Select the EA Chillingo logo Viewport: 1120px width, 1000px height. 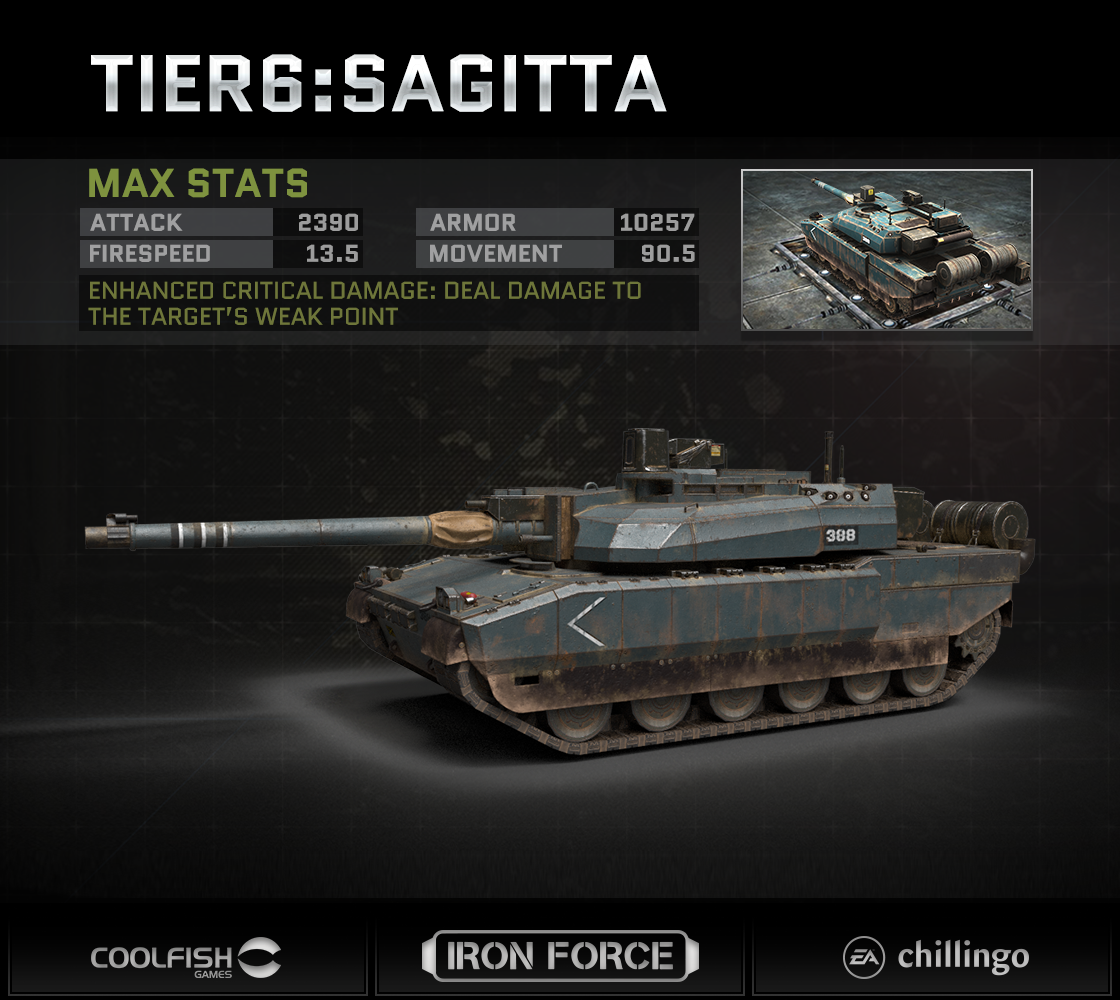(x=934, y=957)
